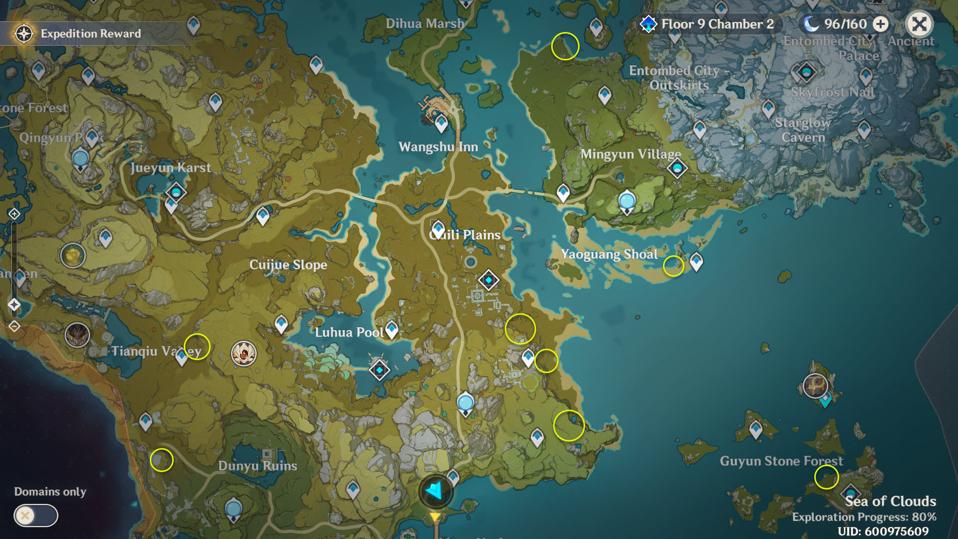Close the map with the X button
Screen dimensions: 958x539
(919, 24)
